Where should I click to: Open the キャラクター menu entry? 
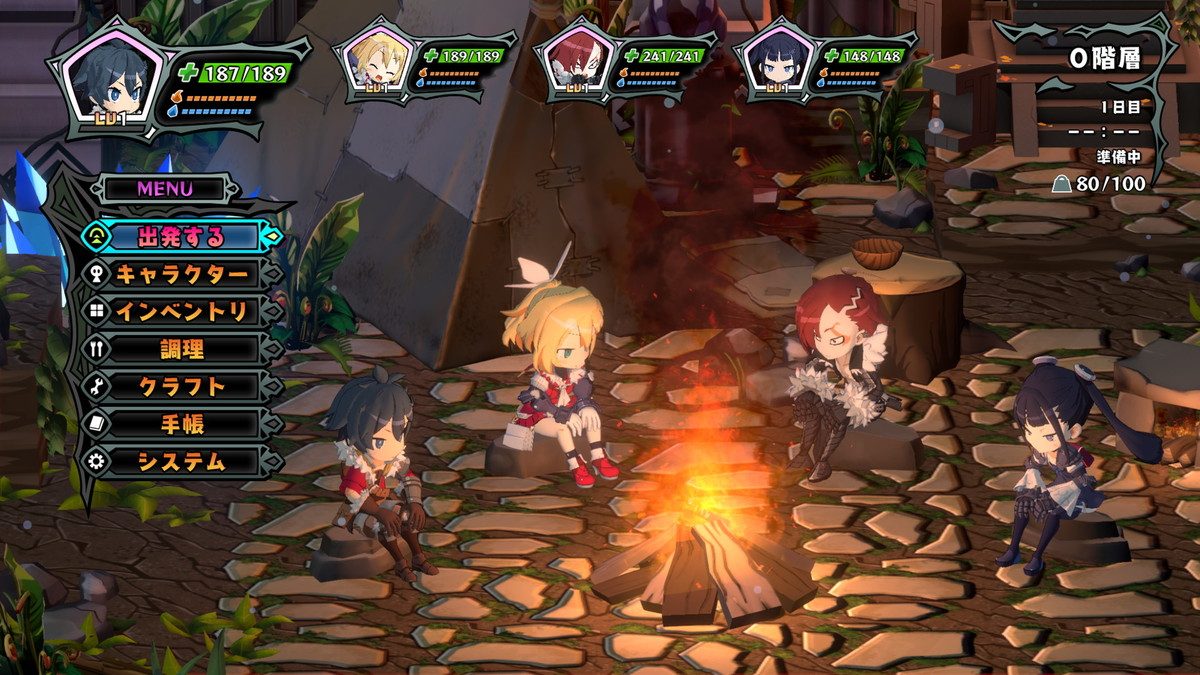pyautogui.click(x=181, y=274)
